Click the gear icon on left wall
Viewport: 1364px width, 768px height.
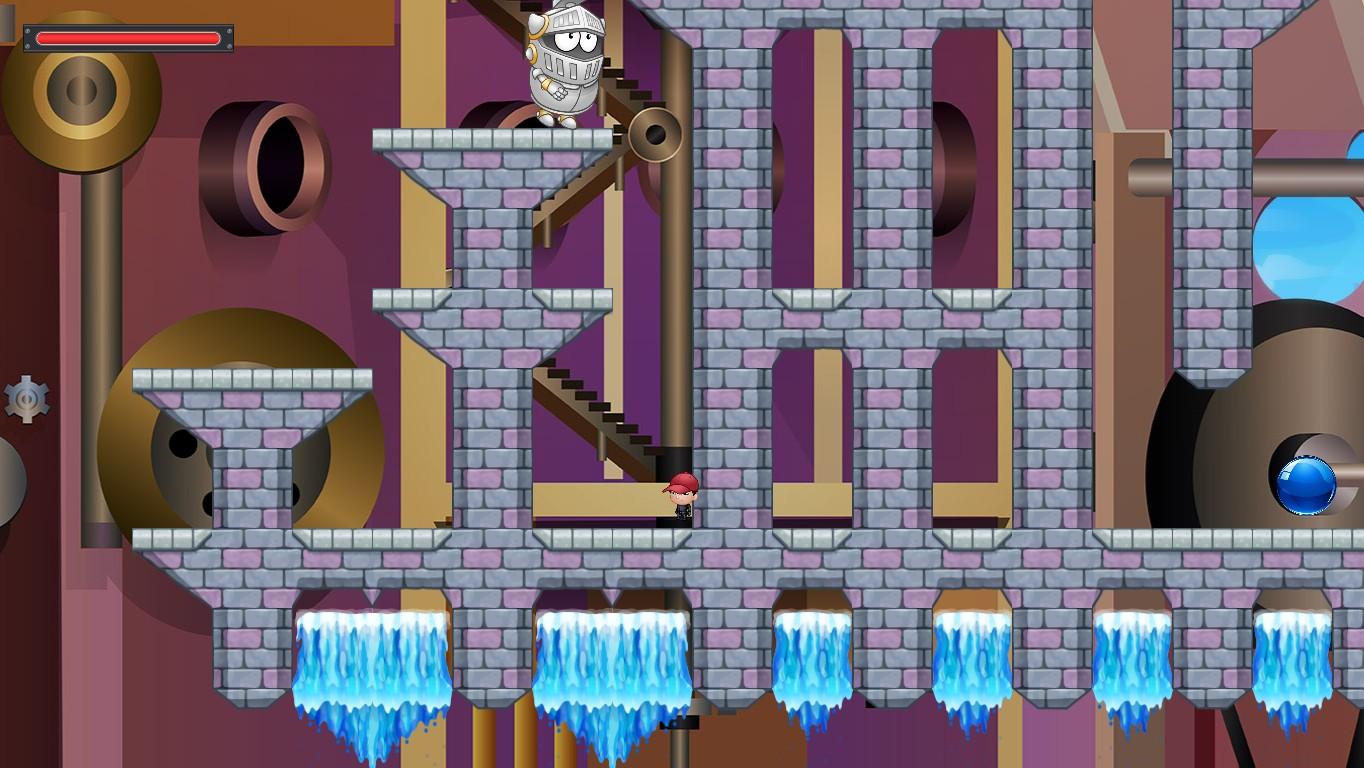coord(25,400)
